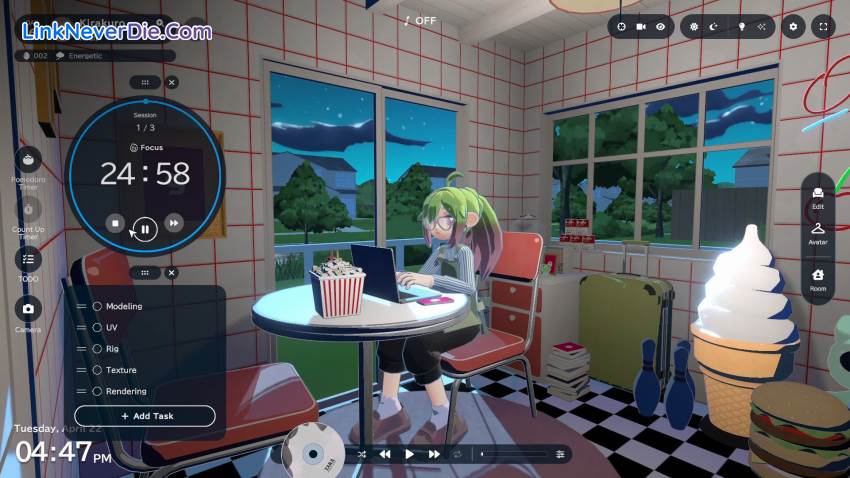Mark the Texture task as done

[x=98, y=370]
